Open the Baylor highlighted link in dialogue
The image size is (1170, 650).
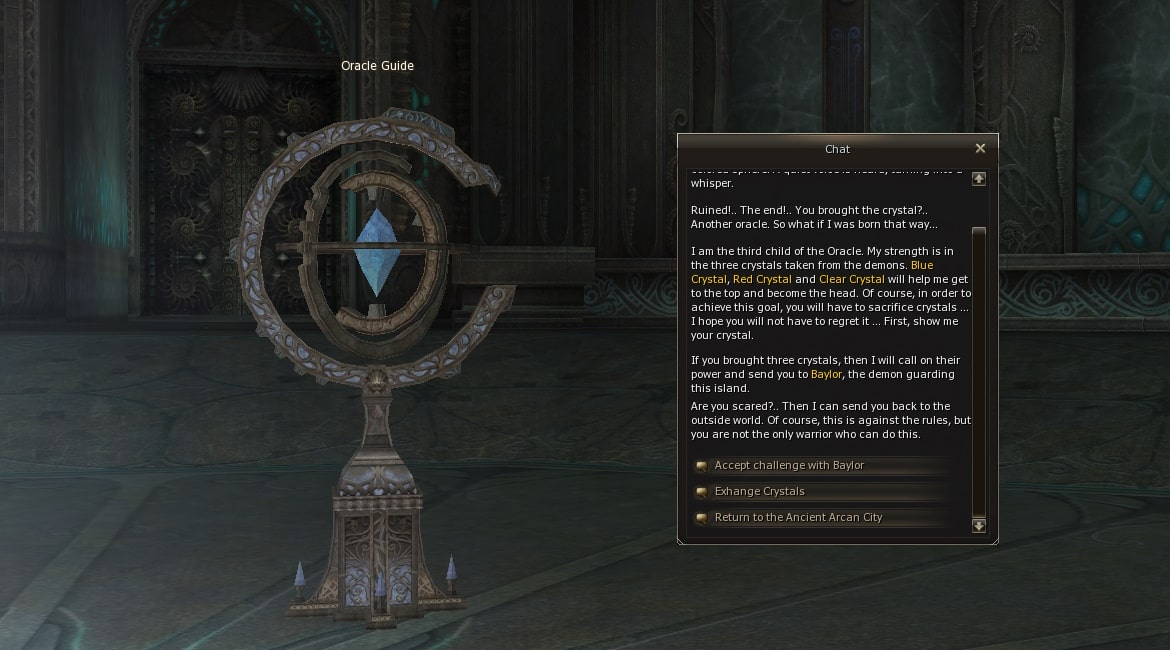coord(826,374)
